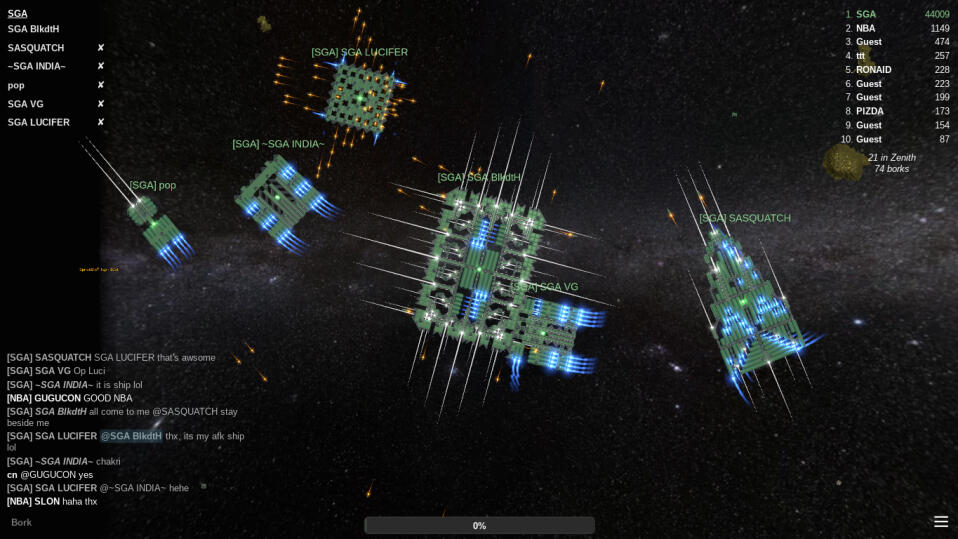Click the X next to ~SGA INDIA~
Screen dimensions: 958x539
click(101, 66)
